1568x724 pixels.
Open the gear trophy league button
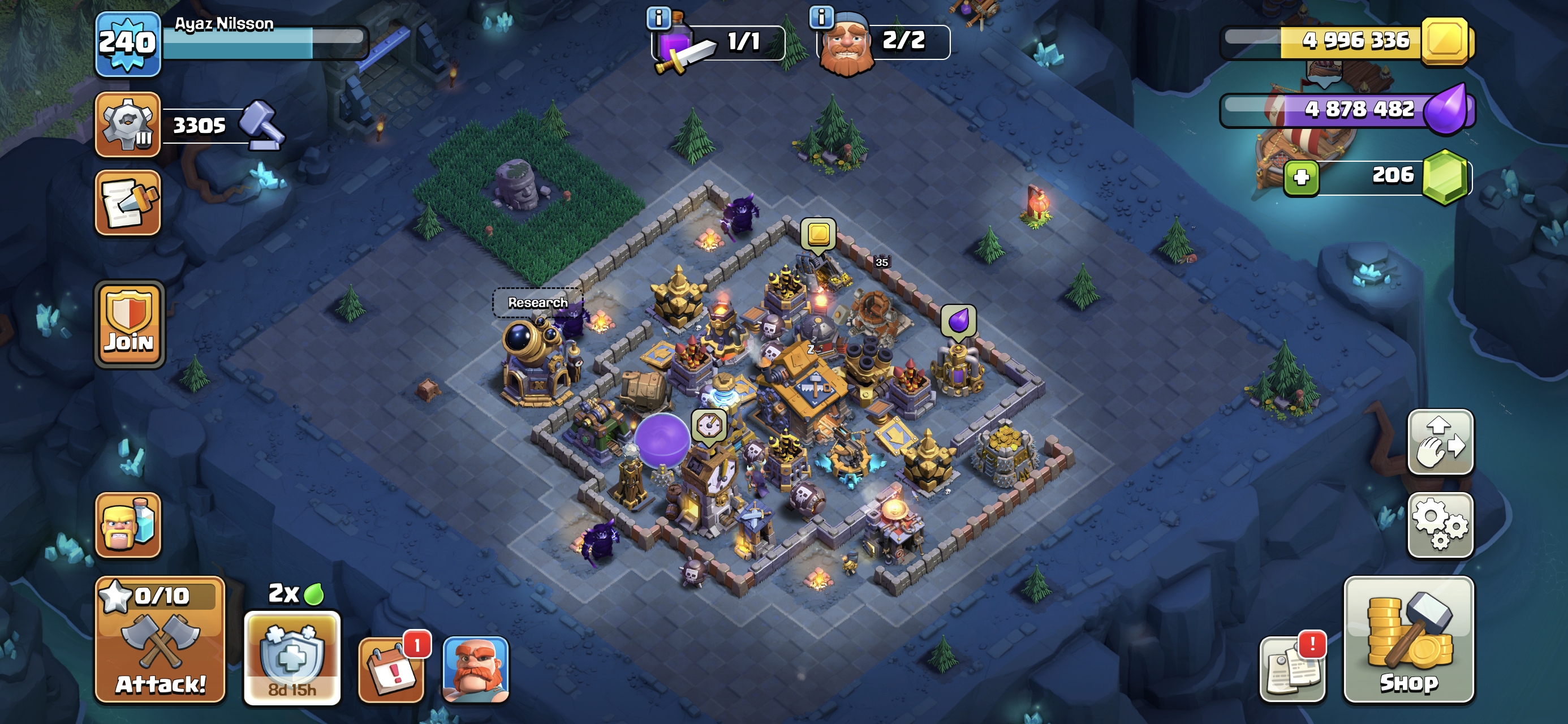click(x=128, y=125)
